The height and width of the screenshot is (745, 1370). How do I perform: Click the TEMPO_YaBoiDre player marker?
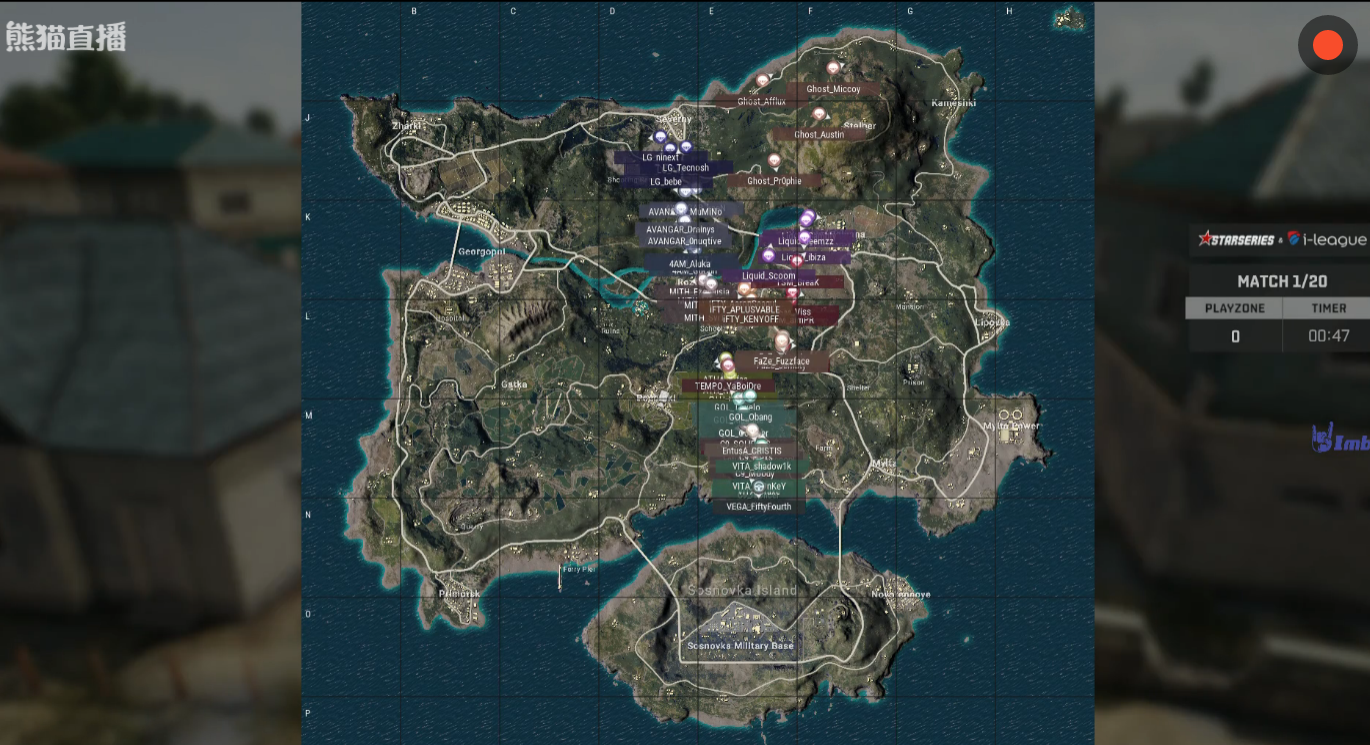pos(729,385)
